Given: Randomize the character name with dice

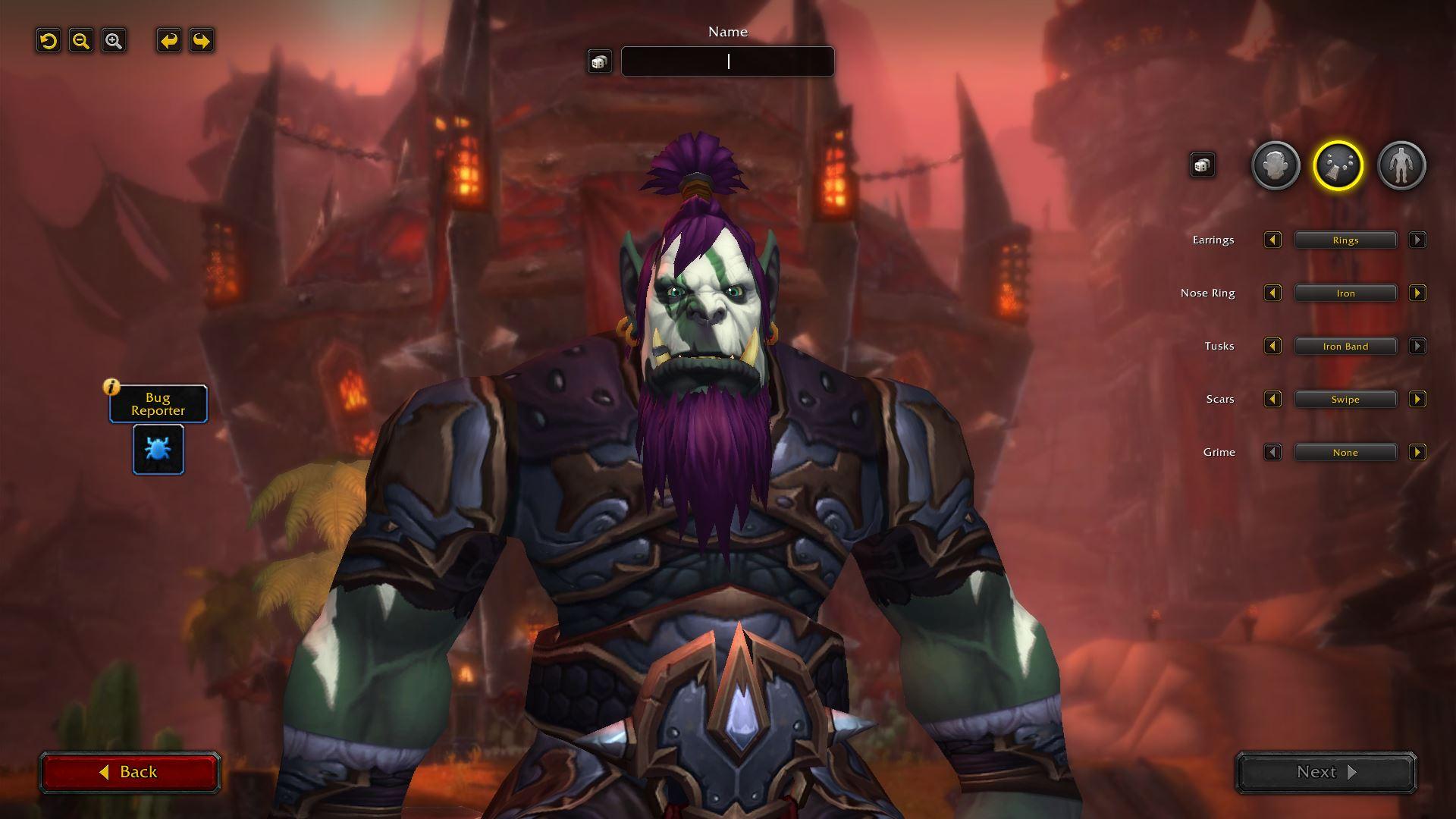Looking at the screenshot, I should (x=599, y=62).
